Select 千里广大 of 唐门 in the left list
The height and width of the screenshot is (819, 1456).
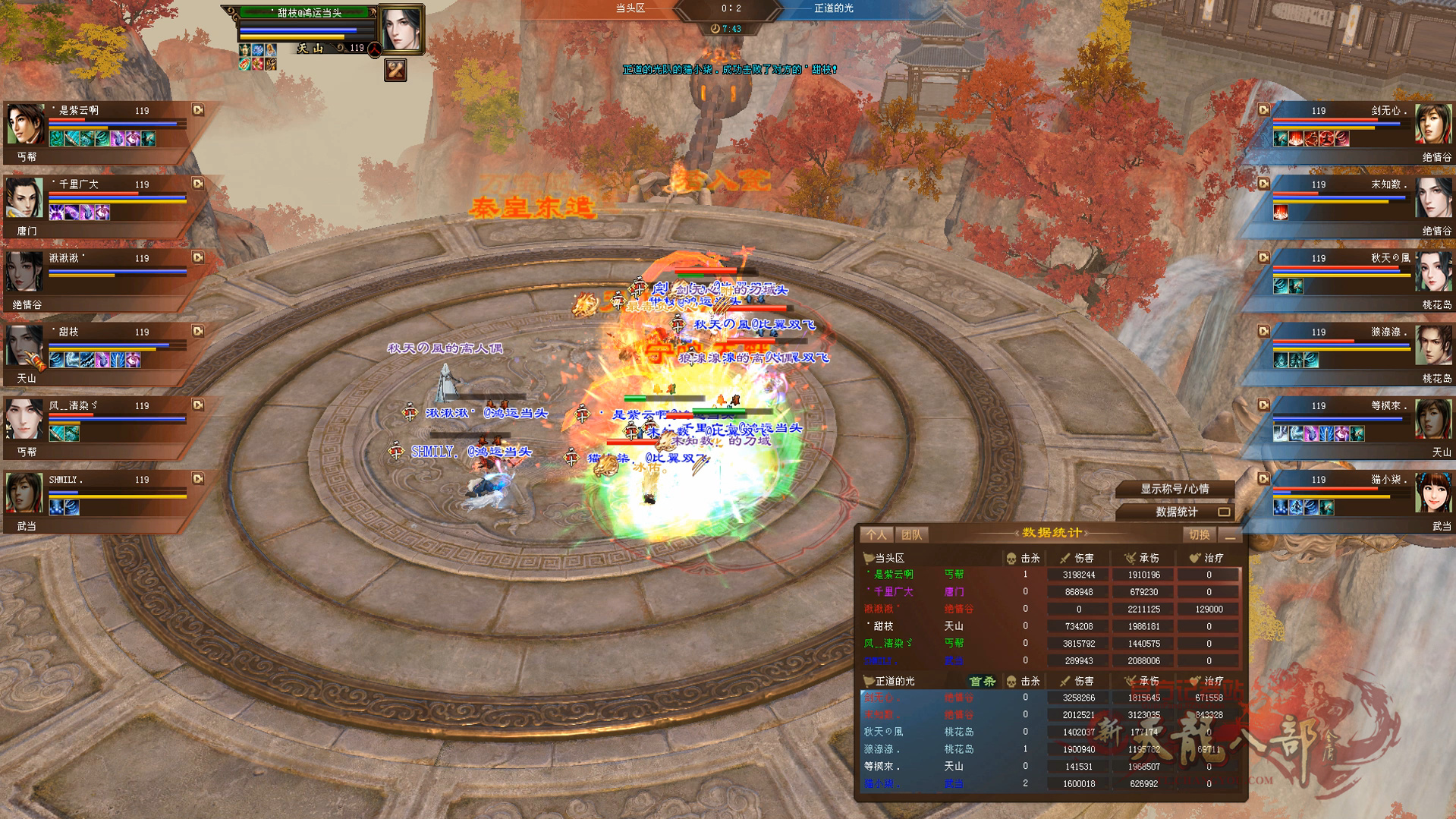tap(27, 198)
